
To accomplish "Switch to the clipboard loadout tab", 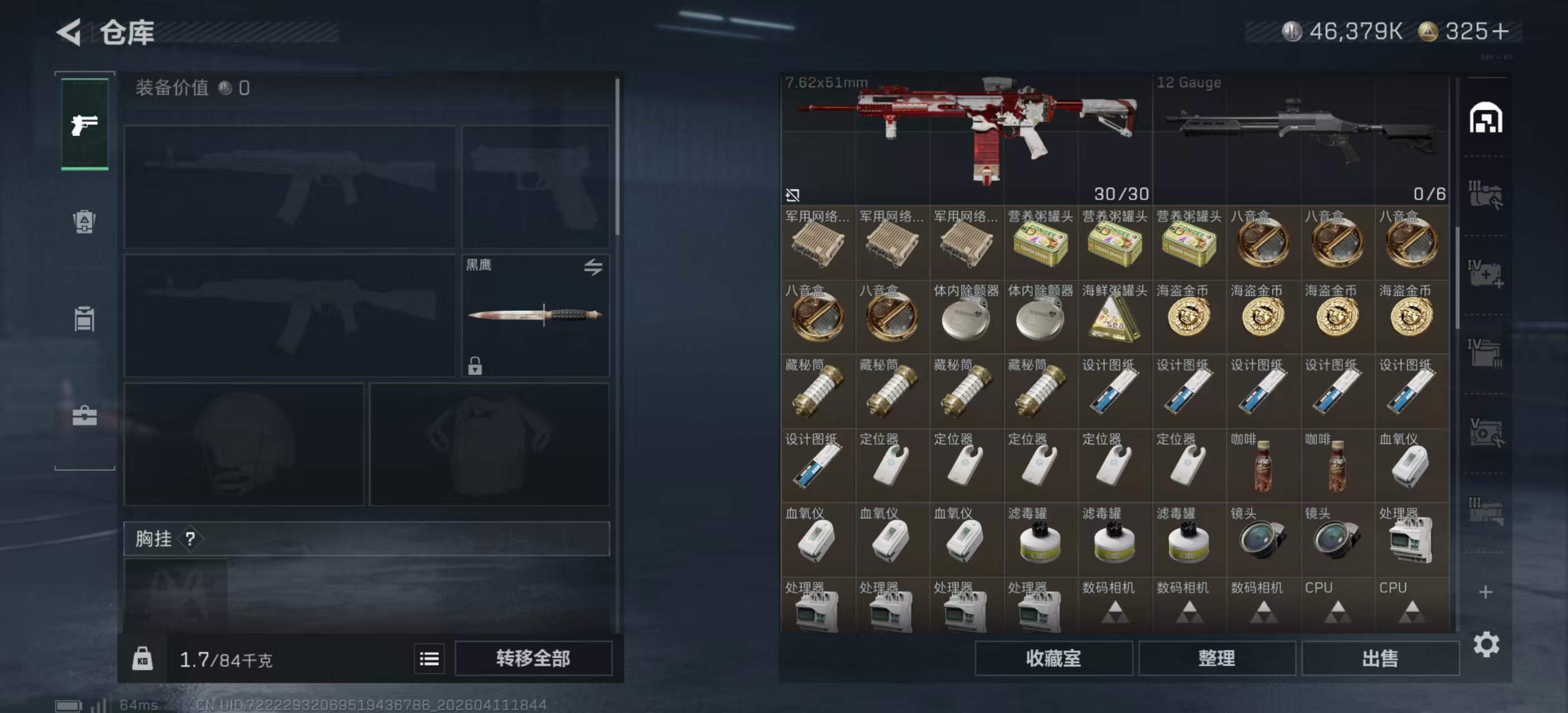I will click(85, 319).
